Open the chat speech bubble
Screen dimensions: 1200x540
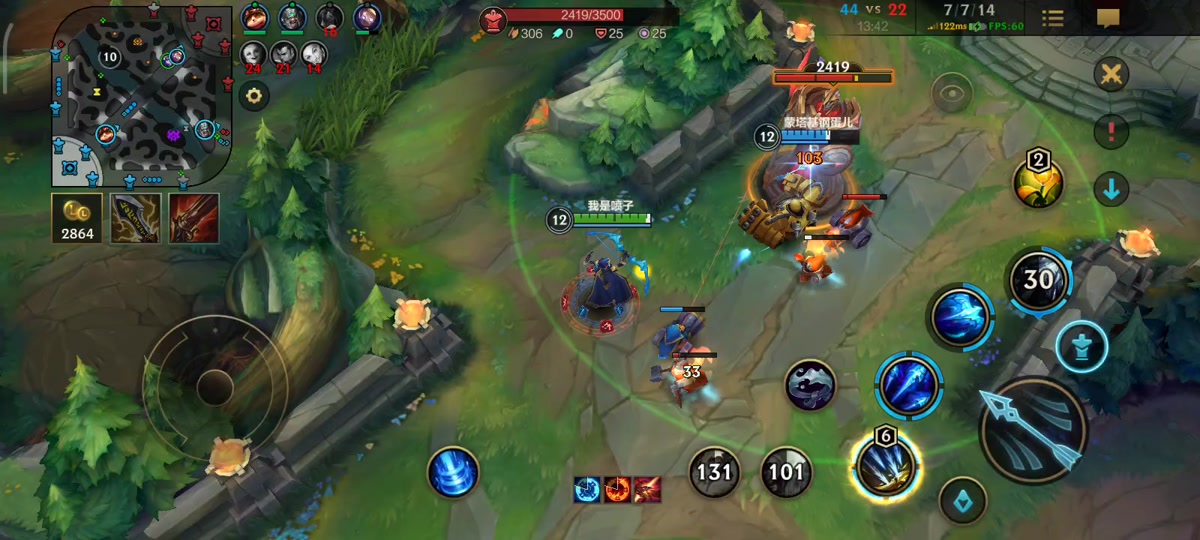1108,18
